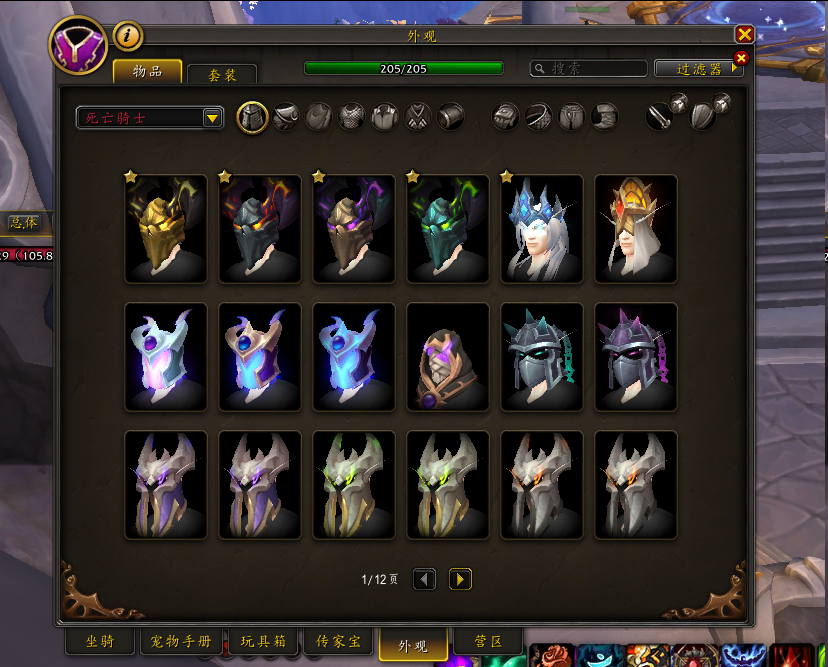Screen dimensions: 828x667
Task: Click the info icon beside the portrait
Action: (x=128, y=37)
